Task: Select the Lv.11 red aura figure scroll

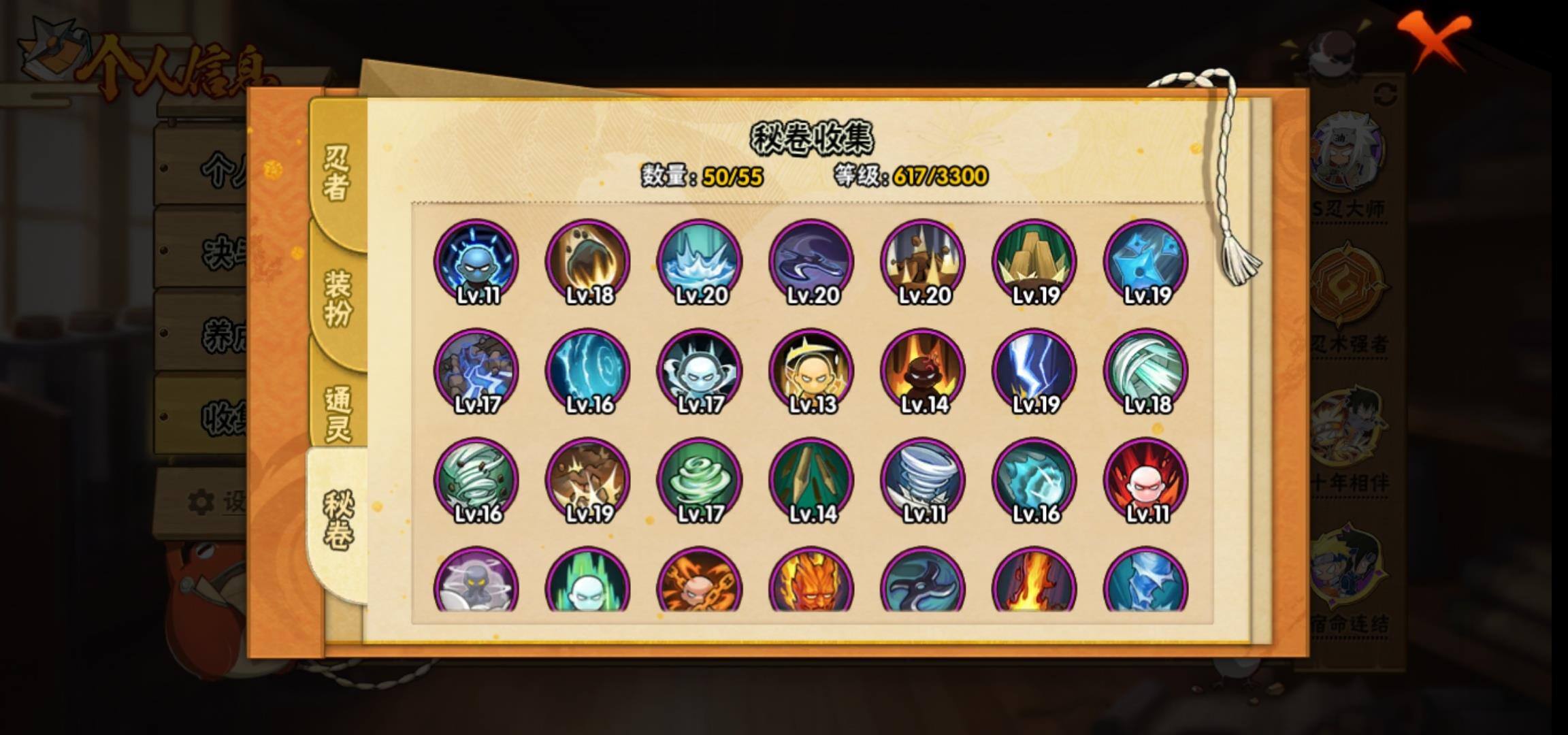Action: point(1146,480)
